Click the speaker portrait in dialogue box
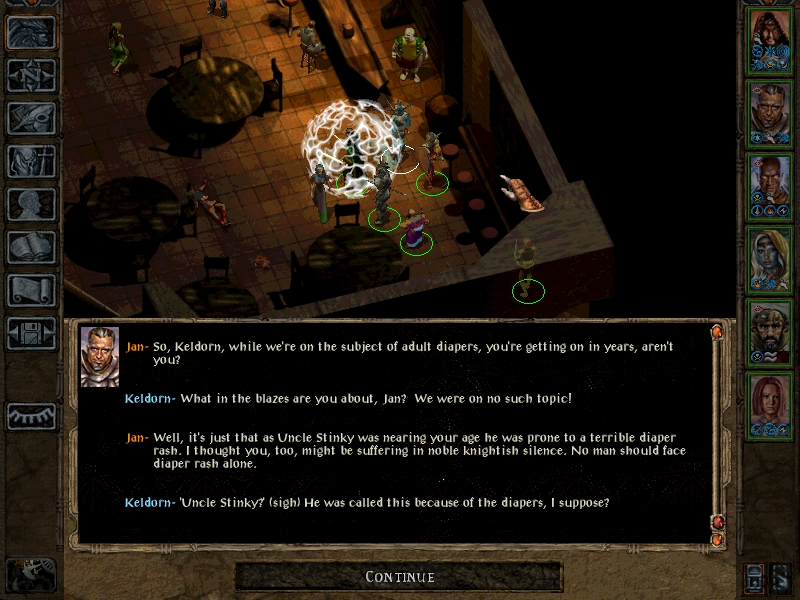The image size is (800, 600). tap(100, 357)
